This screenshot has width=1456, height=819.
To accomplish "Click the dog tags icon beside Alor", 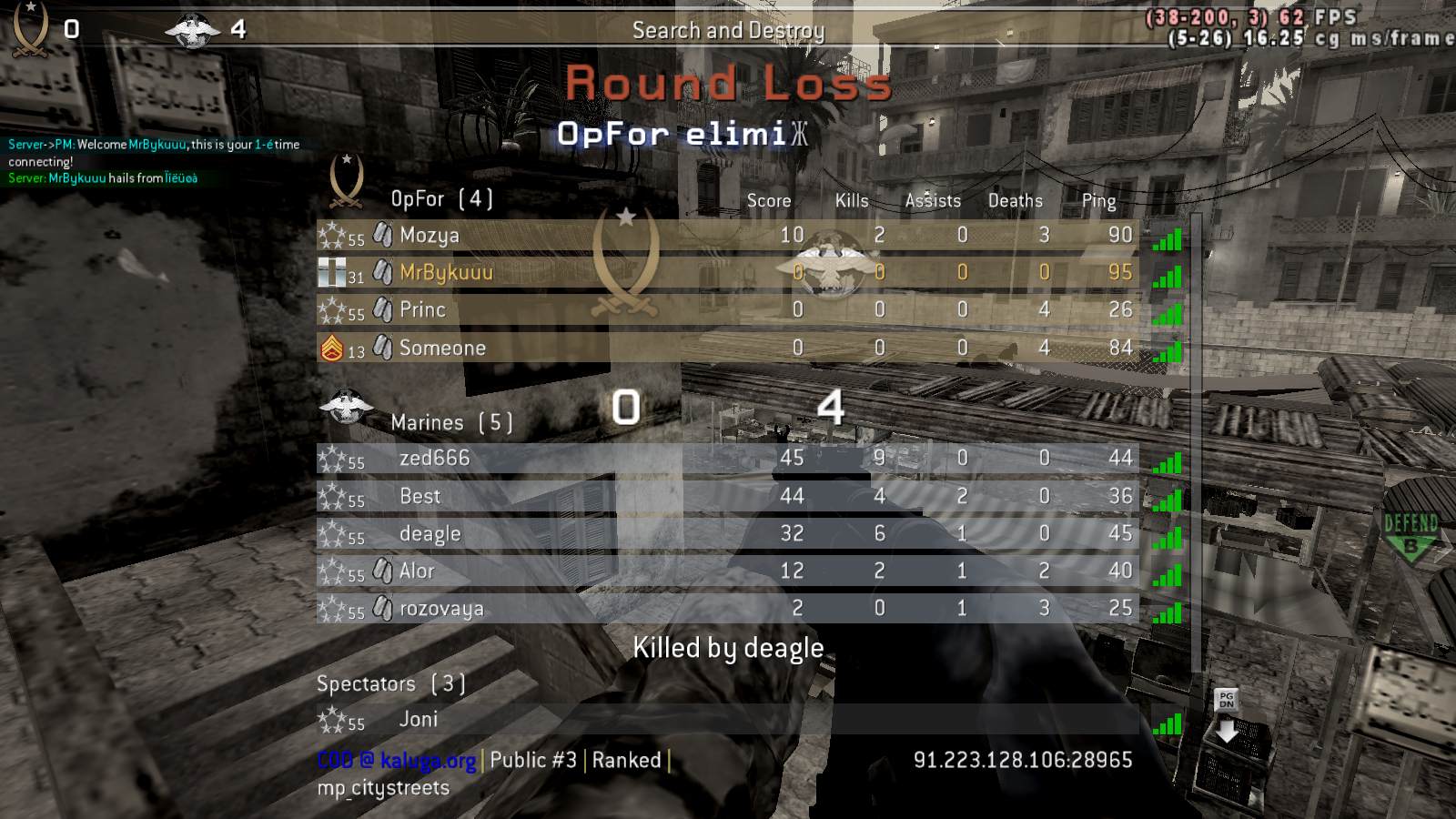I will pos(383,571).
